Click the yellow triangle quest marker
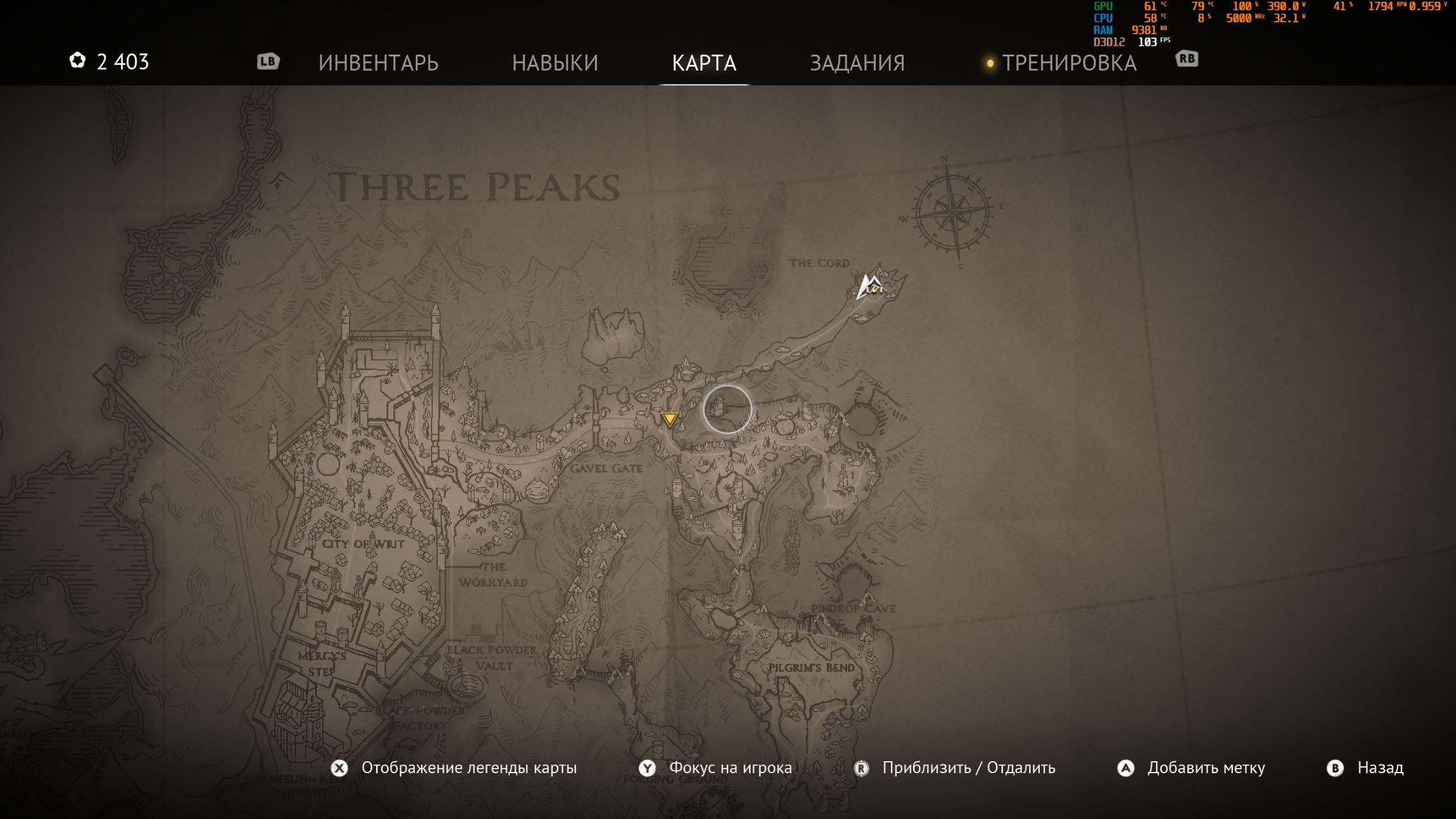This screenshot has height=819, width=1456. click(669, 419)
